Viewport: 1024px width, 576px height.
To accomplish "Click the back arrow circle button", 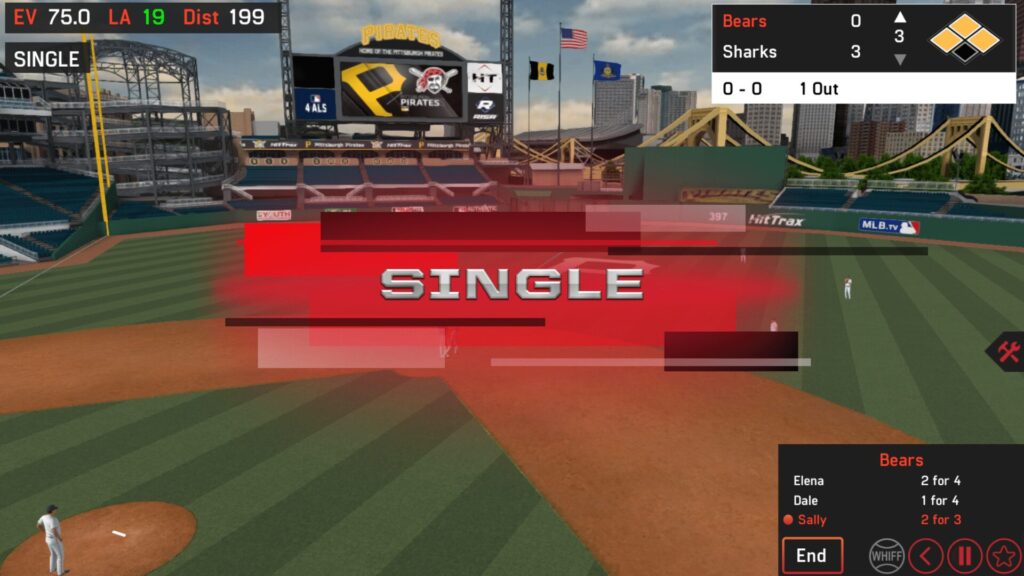I will (x=925, y=555).
